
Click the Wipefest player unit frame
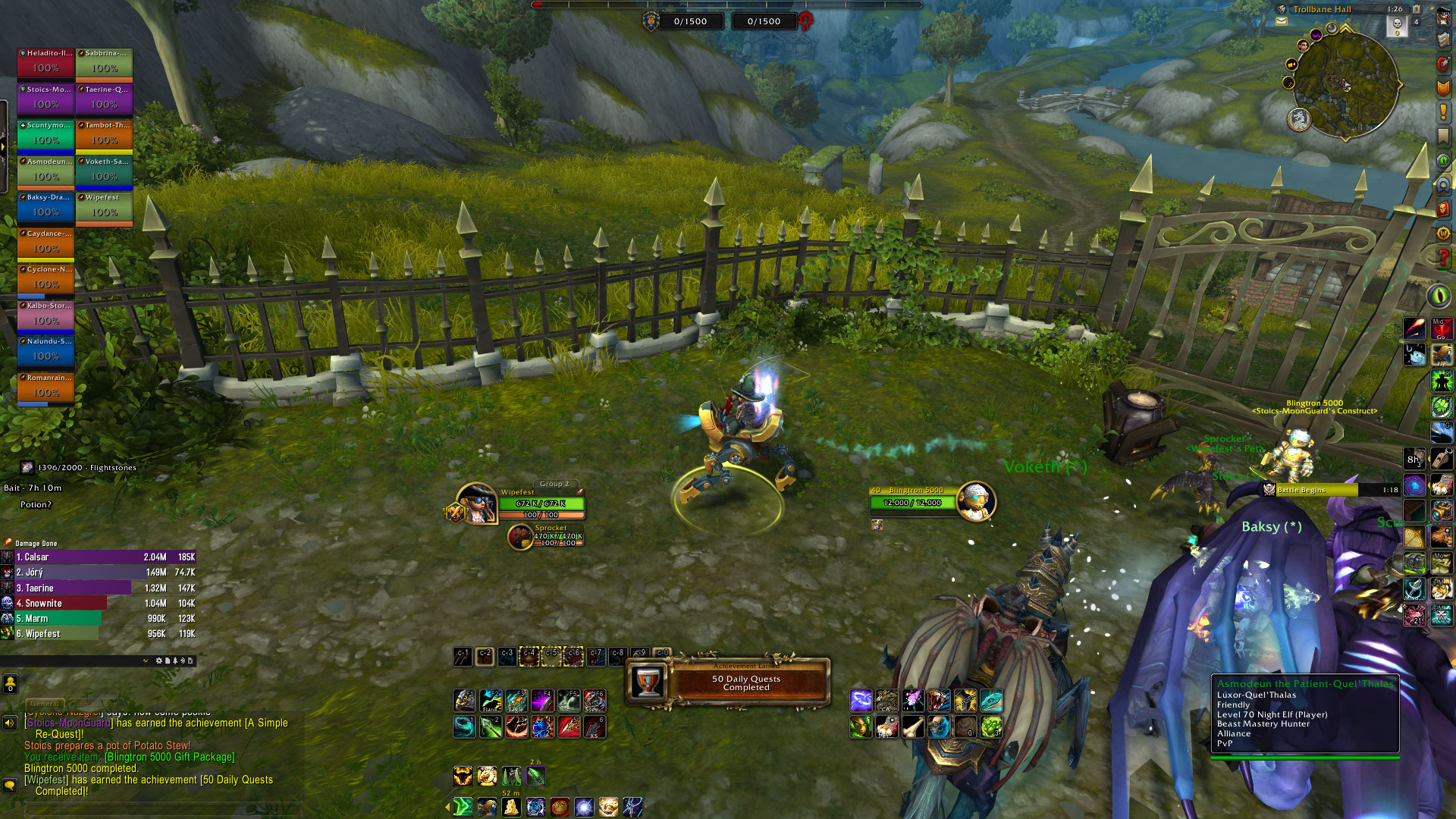tap(522, 503)
